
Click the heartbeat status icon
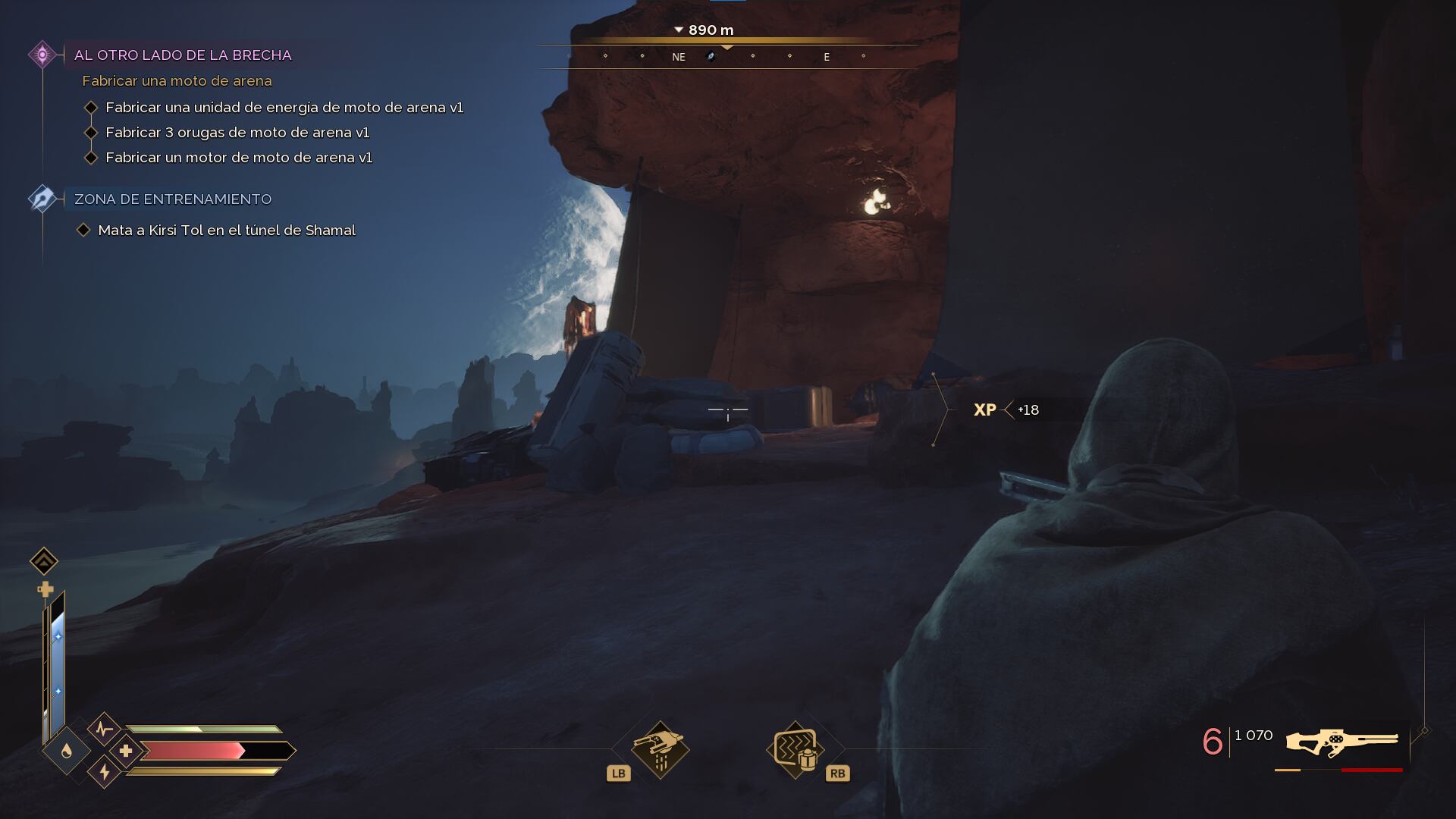pyautogui.click(x=104, y=730)
